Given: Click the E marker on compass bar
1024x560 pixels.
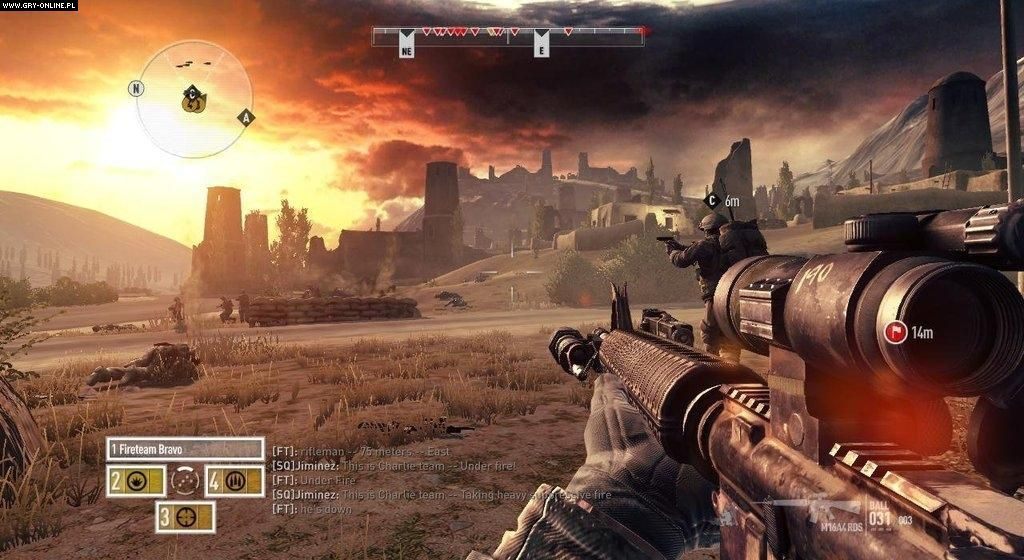Looking at the screenshot, I should [541, 48].
